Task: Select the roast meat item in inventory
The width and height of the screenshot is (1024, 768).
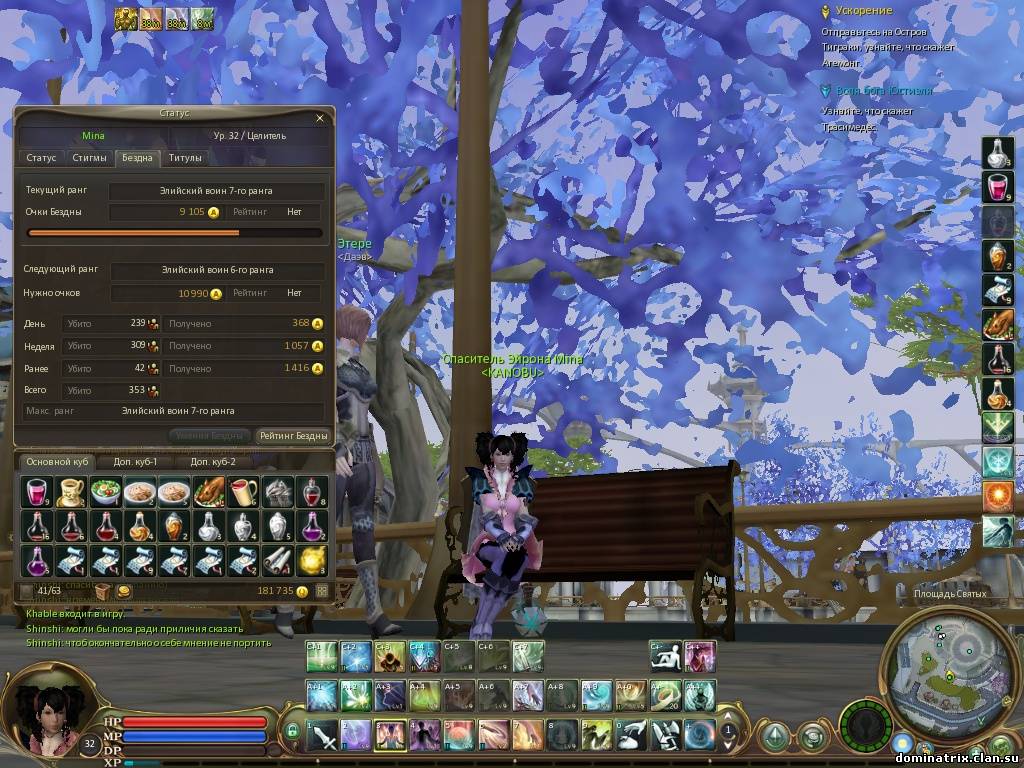Action: click(209, 491)
